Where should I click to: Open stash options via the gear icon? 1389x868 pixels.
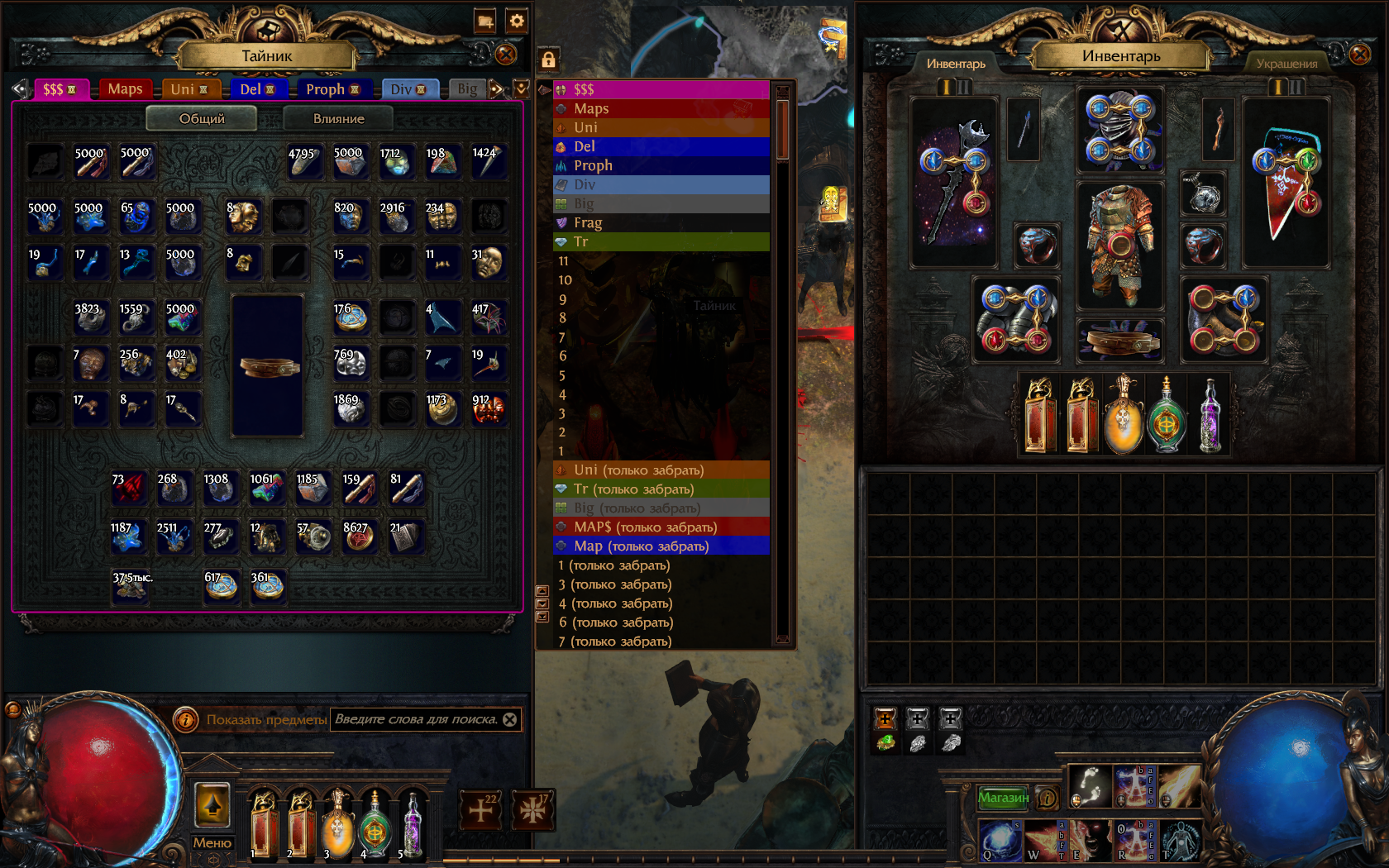[516, 21]
